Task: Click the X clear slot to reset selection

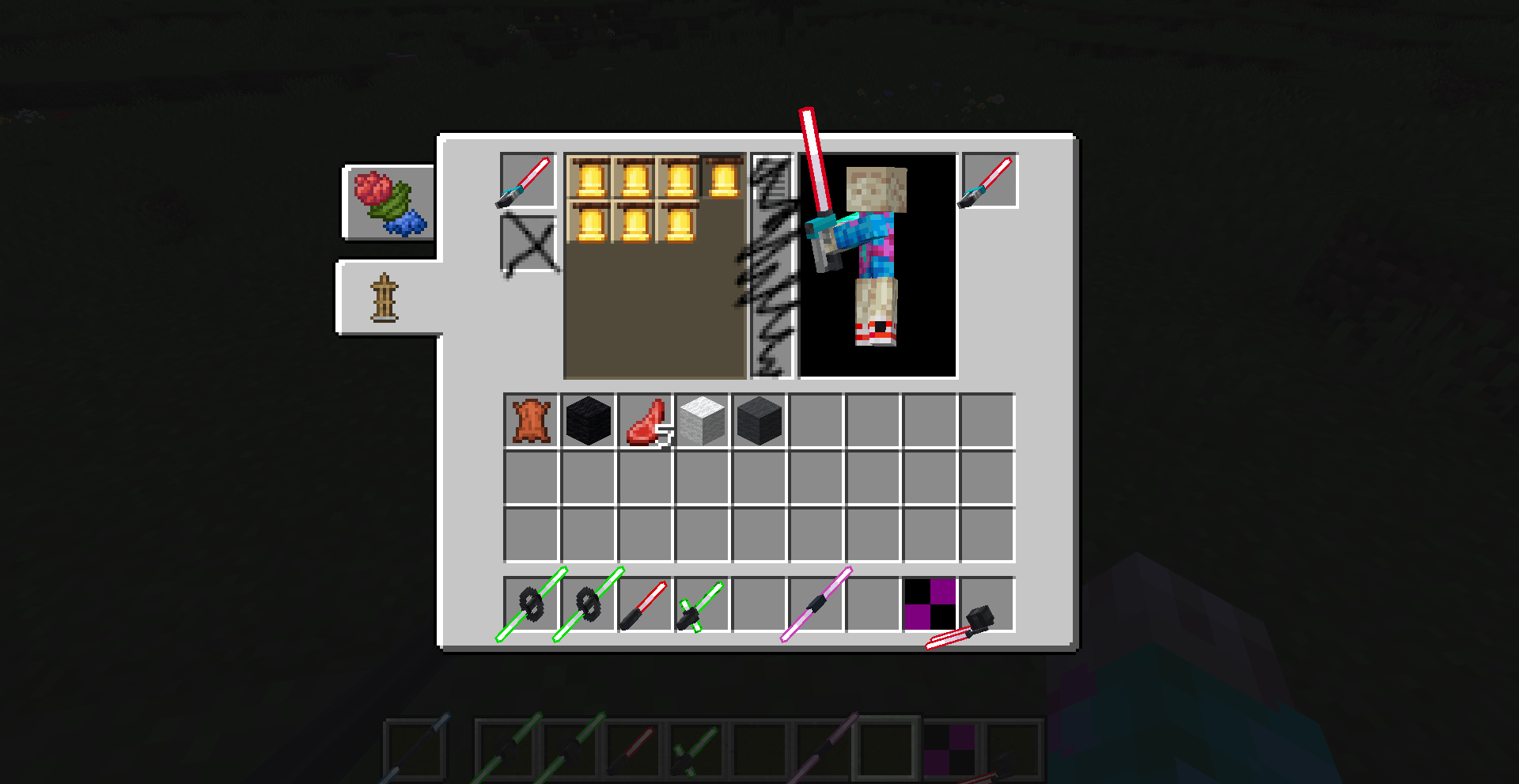Action: [526, 243]
